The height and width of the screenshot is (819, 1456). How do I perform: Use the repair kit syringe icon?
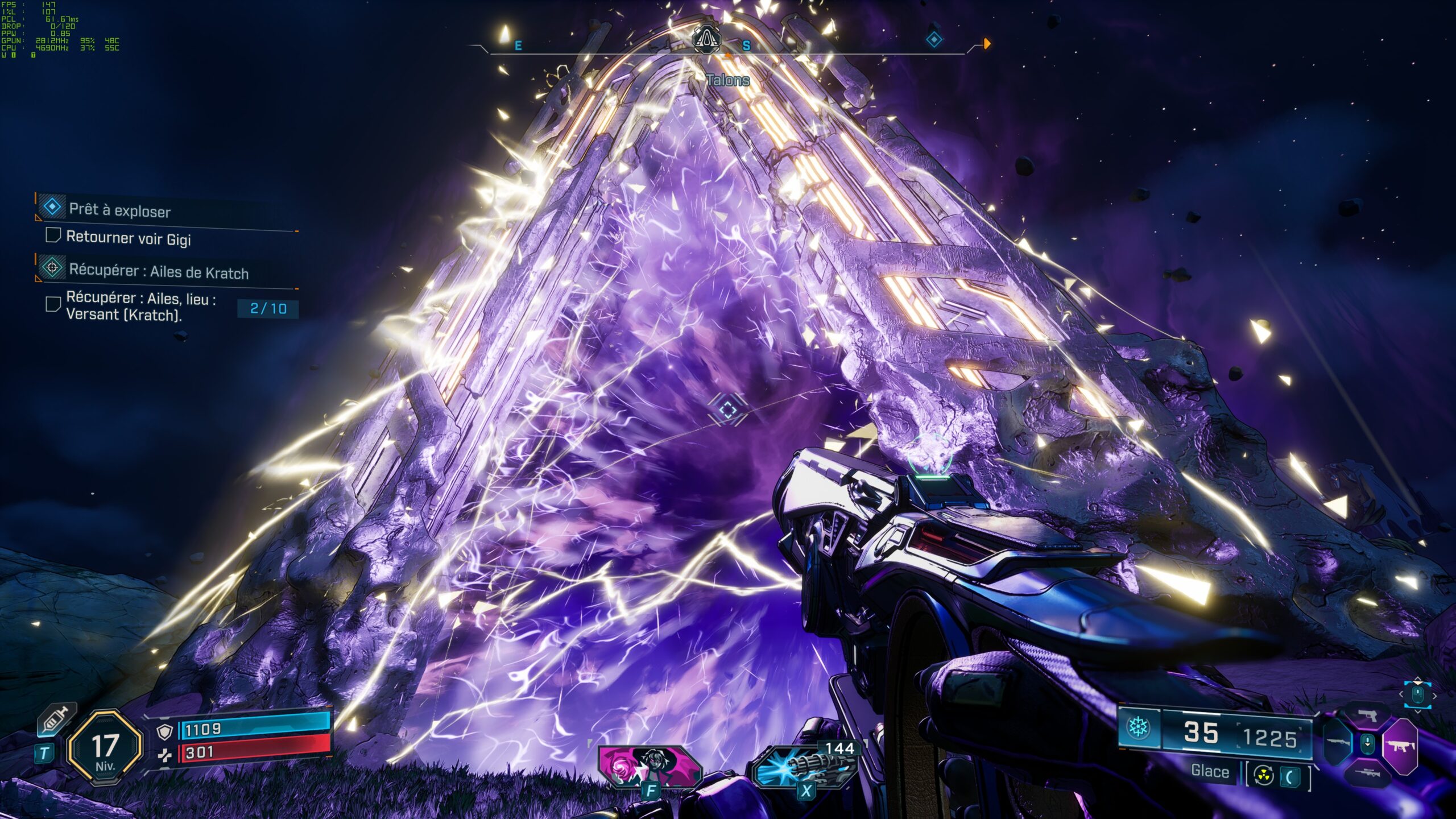(x=56, y=720)
